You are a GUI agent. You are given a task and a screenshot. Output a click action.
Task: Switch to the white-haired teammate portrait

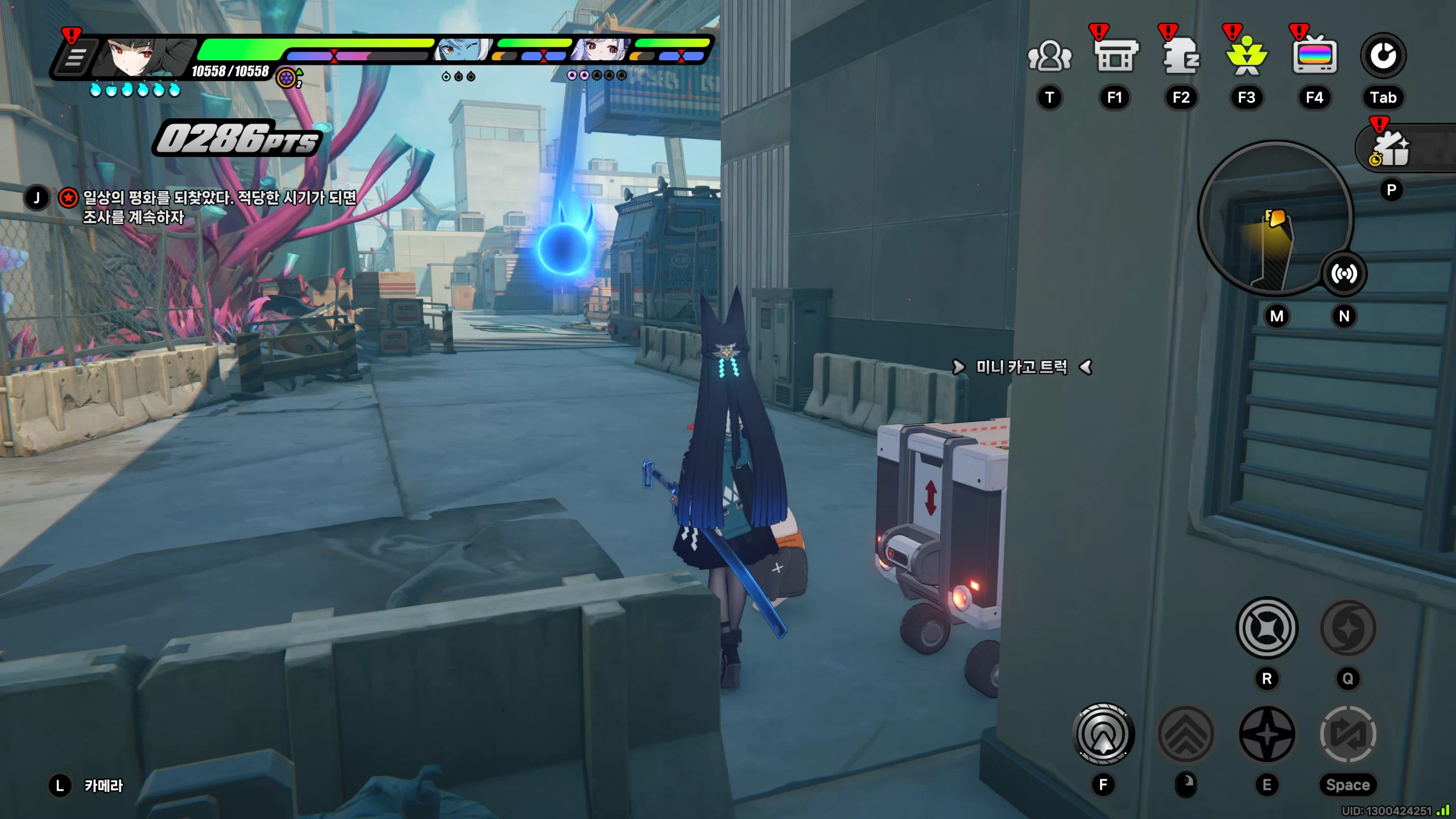click(x=599, y=51)
